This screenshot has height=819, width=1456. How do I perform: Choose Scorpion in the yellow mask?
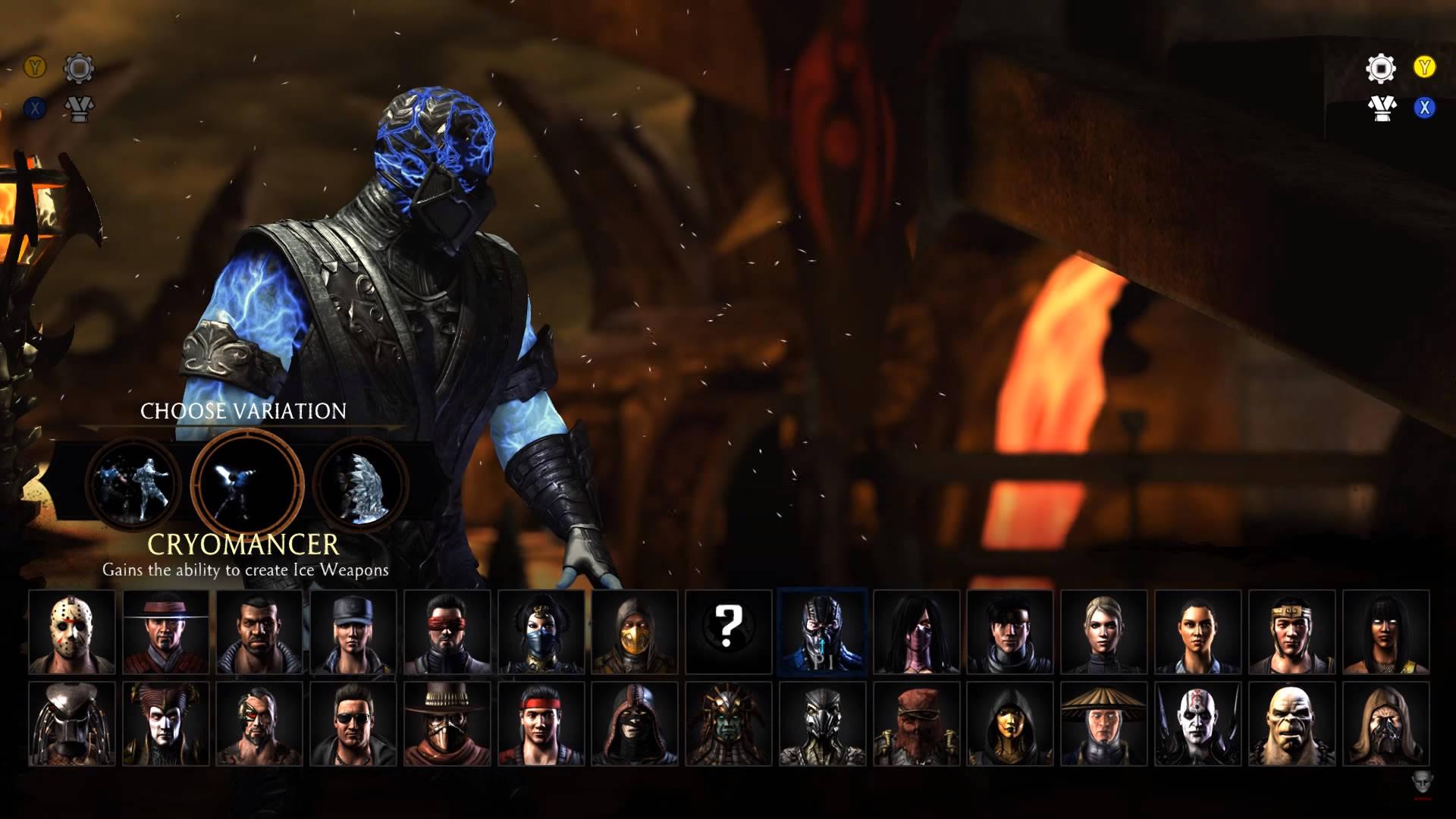coord(634,632)
